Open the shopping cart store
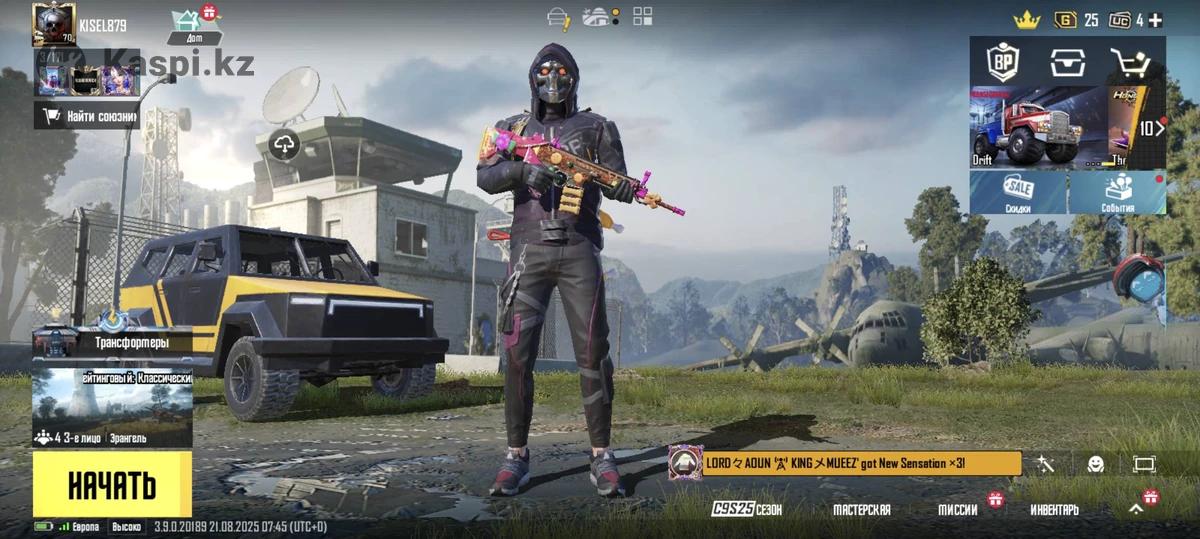This screenshot has width=1200, height=539. click(1130, 62)
